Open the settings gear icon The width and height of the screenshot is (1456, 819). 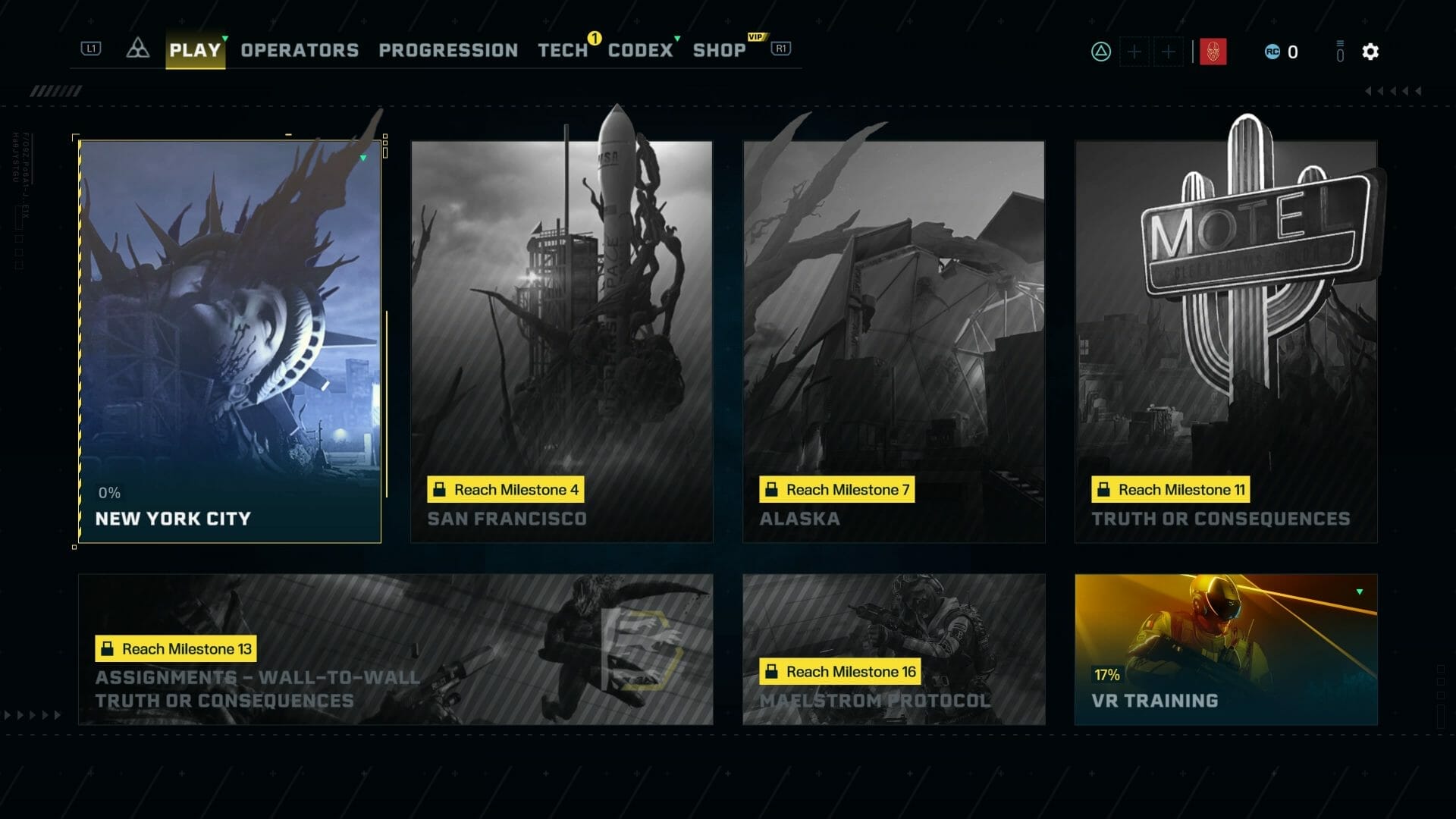1370,52
